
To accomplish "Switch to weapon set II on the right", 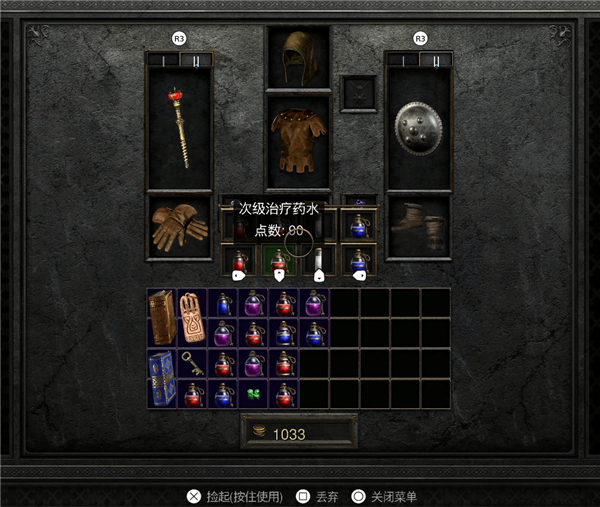I will point(435,60).
